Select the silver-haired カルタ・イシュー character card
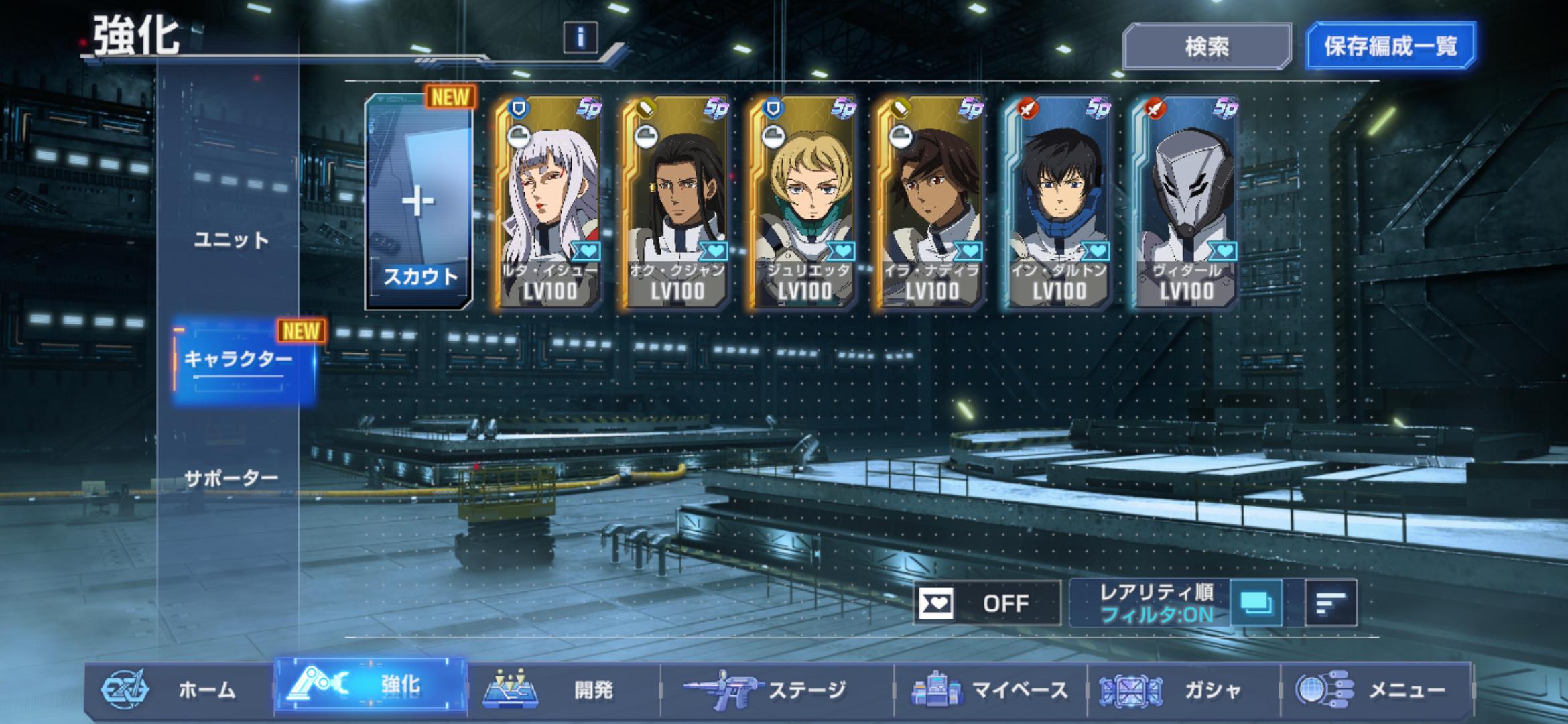The image size is (1568, 724). [x=549, y=202]
